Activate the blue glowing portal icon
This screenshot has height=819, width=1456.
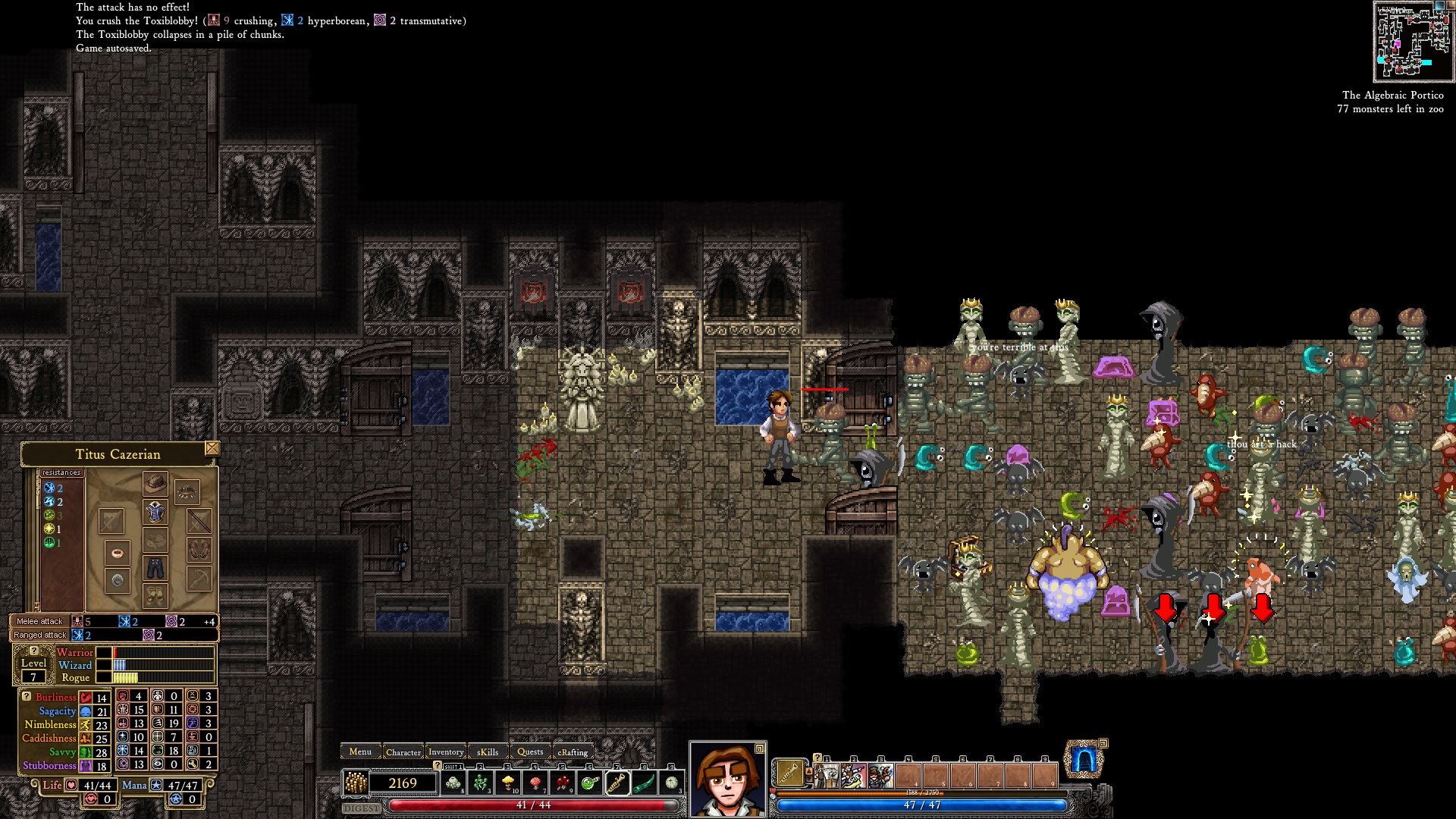pyautogui.click(x=1083, y=760)
